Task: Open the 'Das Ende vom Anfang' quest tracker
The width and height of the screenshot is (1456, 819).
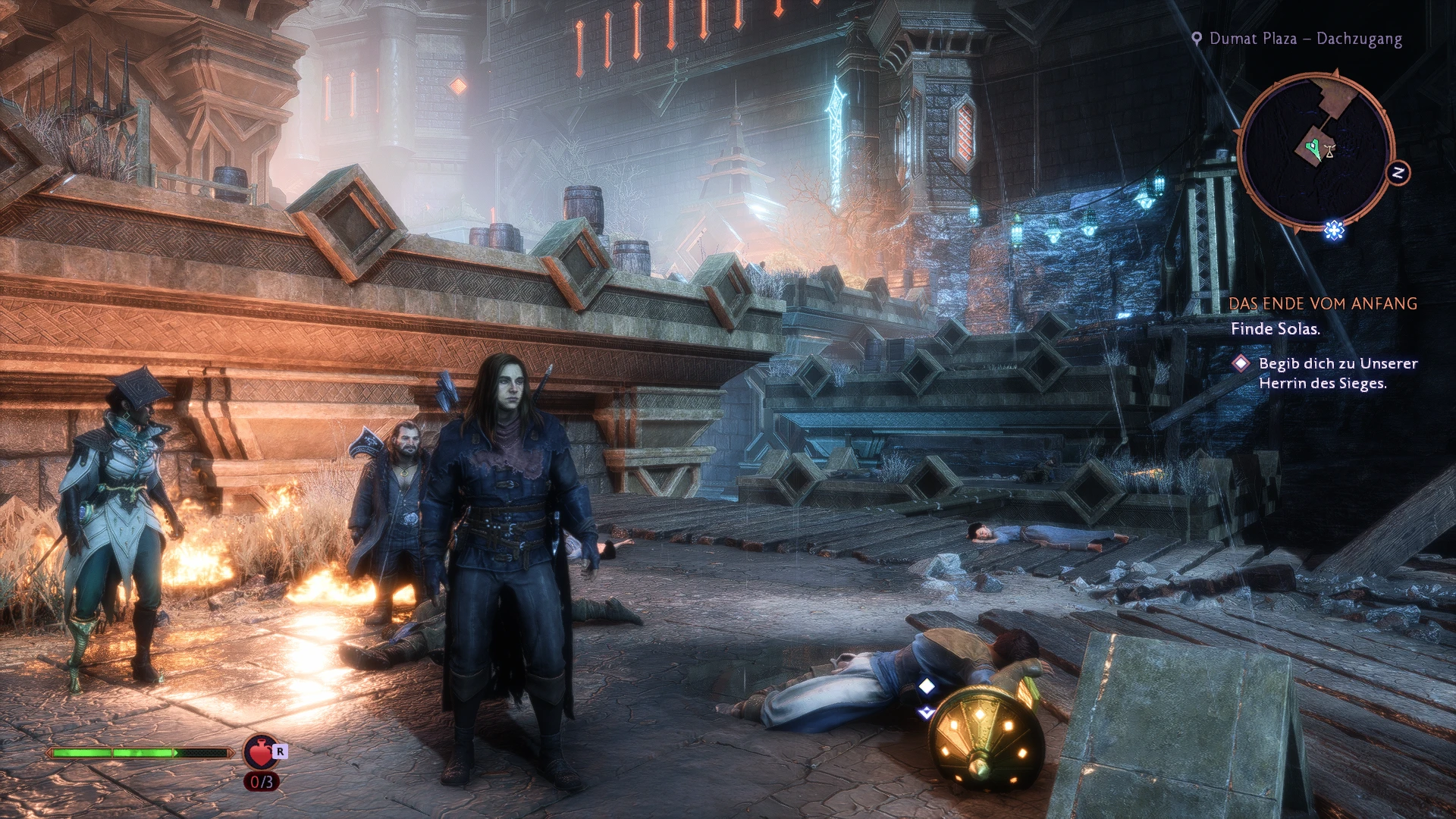Action: (x=1323, y=303)
